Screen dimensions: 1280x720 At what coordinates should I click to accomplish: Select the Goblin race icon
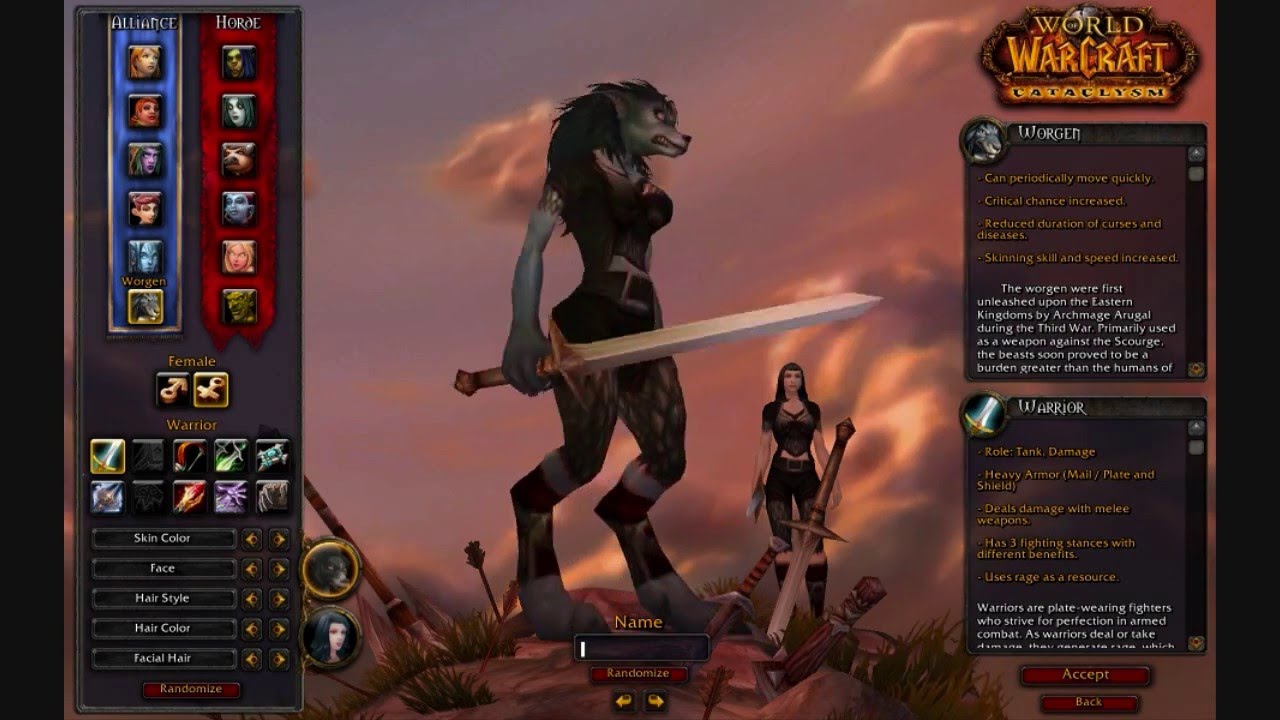pos(239,307)
